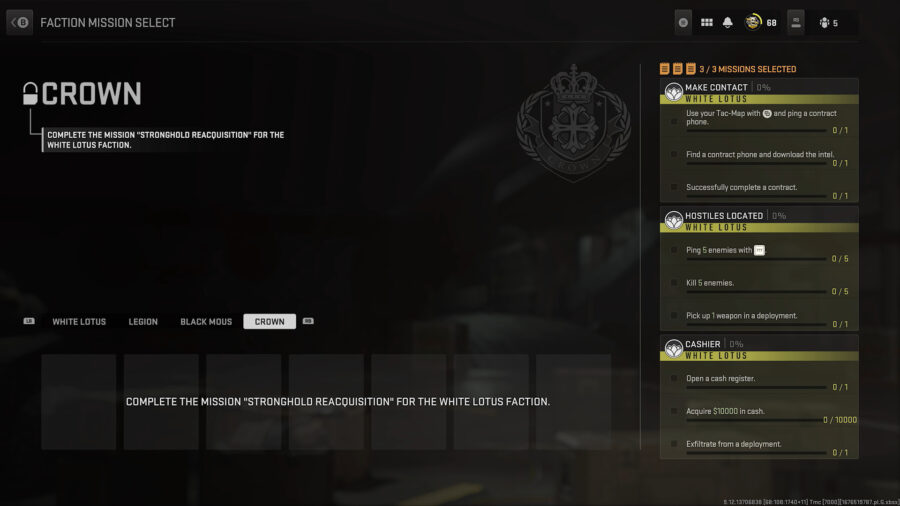
Task: Switch to the White Lotus faction tab
Action: coord(79,322)
